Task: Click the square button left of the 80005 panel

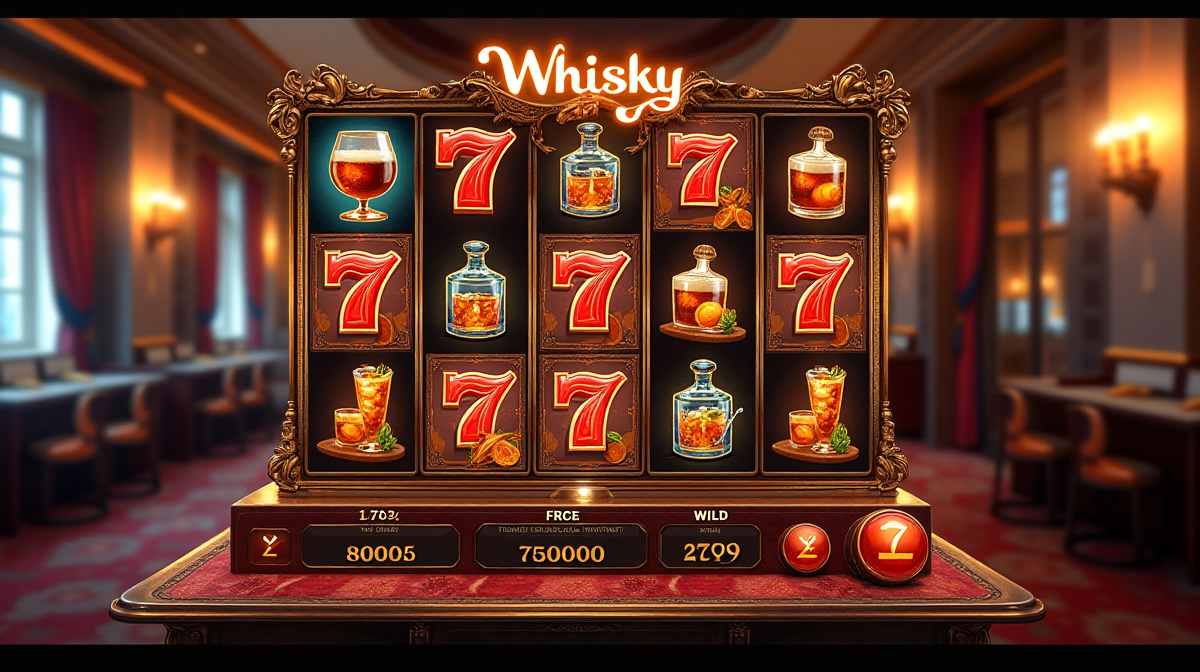Action: 270,547
